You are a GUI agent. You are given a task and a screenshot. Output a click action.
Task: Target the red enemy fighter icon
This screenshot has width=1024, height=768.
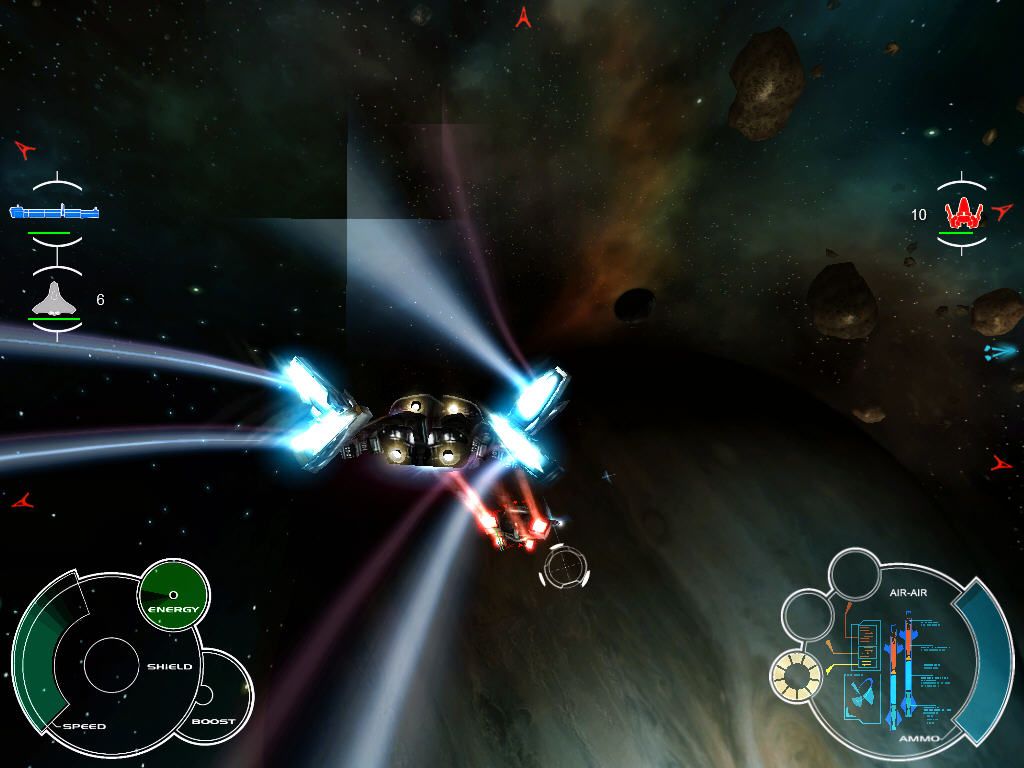pos(962,212)
